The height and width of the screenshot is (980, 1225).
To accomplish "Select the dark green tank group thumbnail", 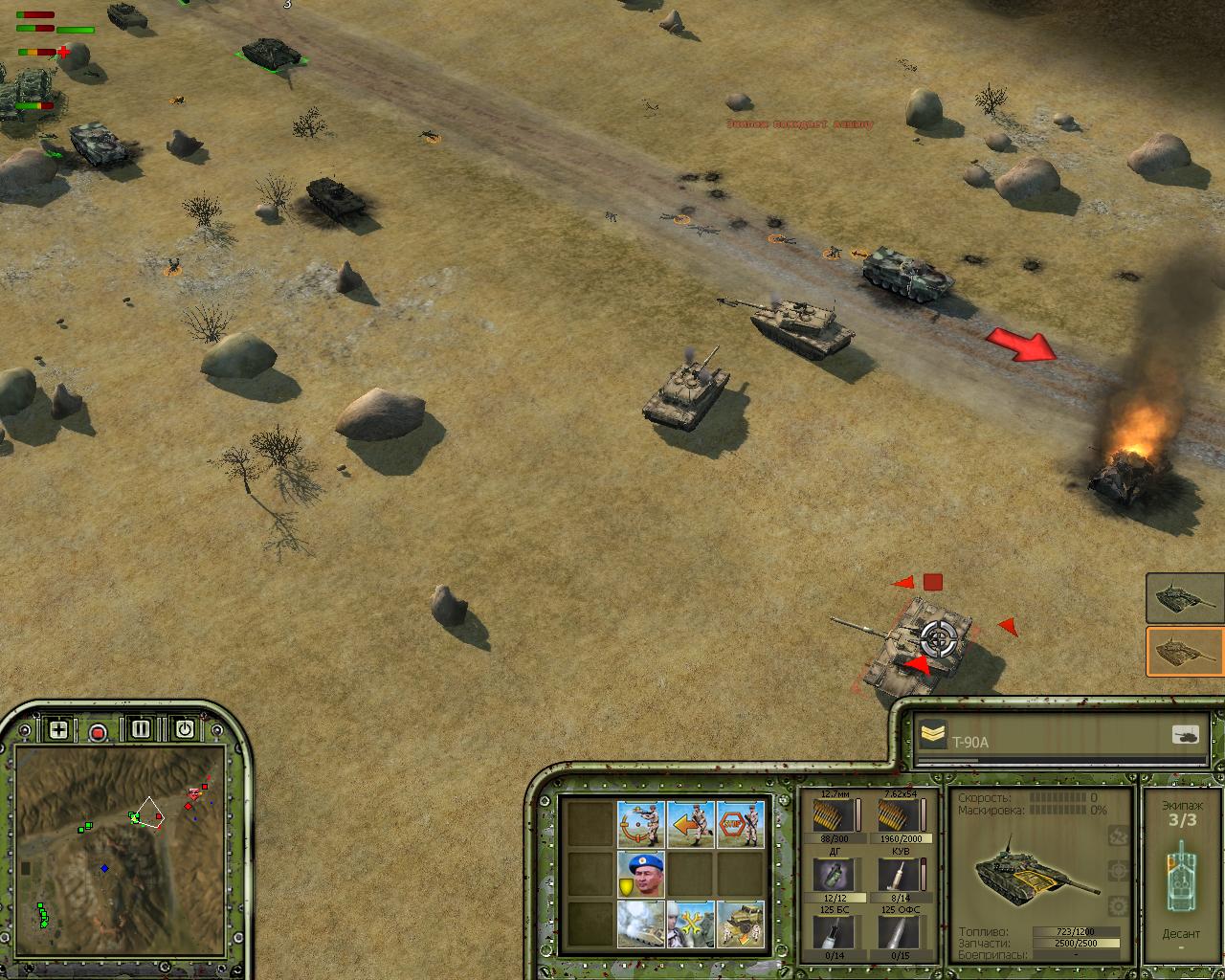I will pyautogui.click(x=1186, y=598).
